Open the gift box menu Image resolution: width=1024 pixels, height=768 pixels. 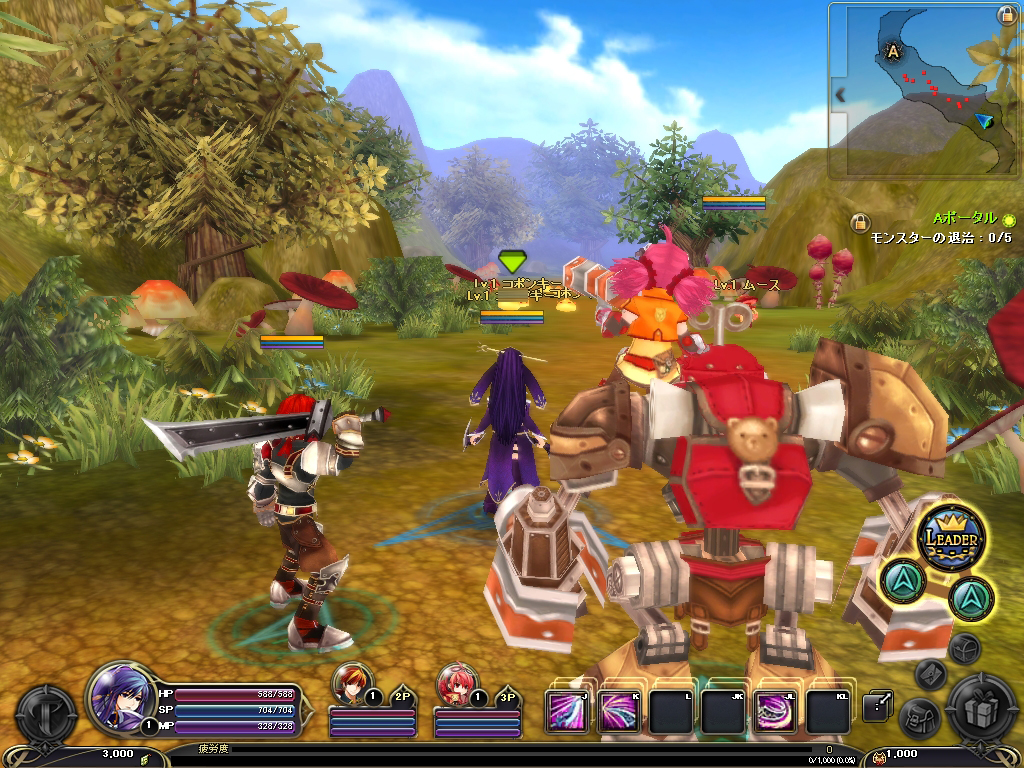981,710
